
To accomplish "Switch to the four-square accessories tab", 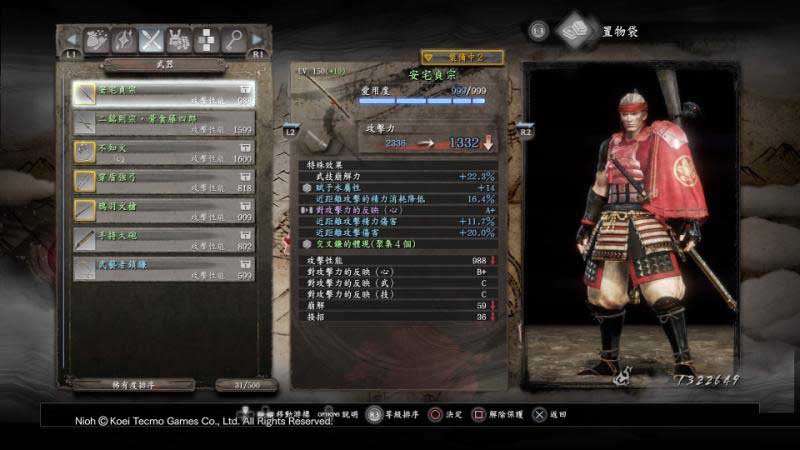I will tap(206, 40).
